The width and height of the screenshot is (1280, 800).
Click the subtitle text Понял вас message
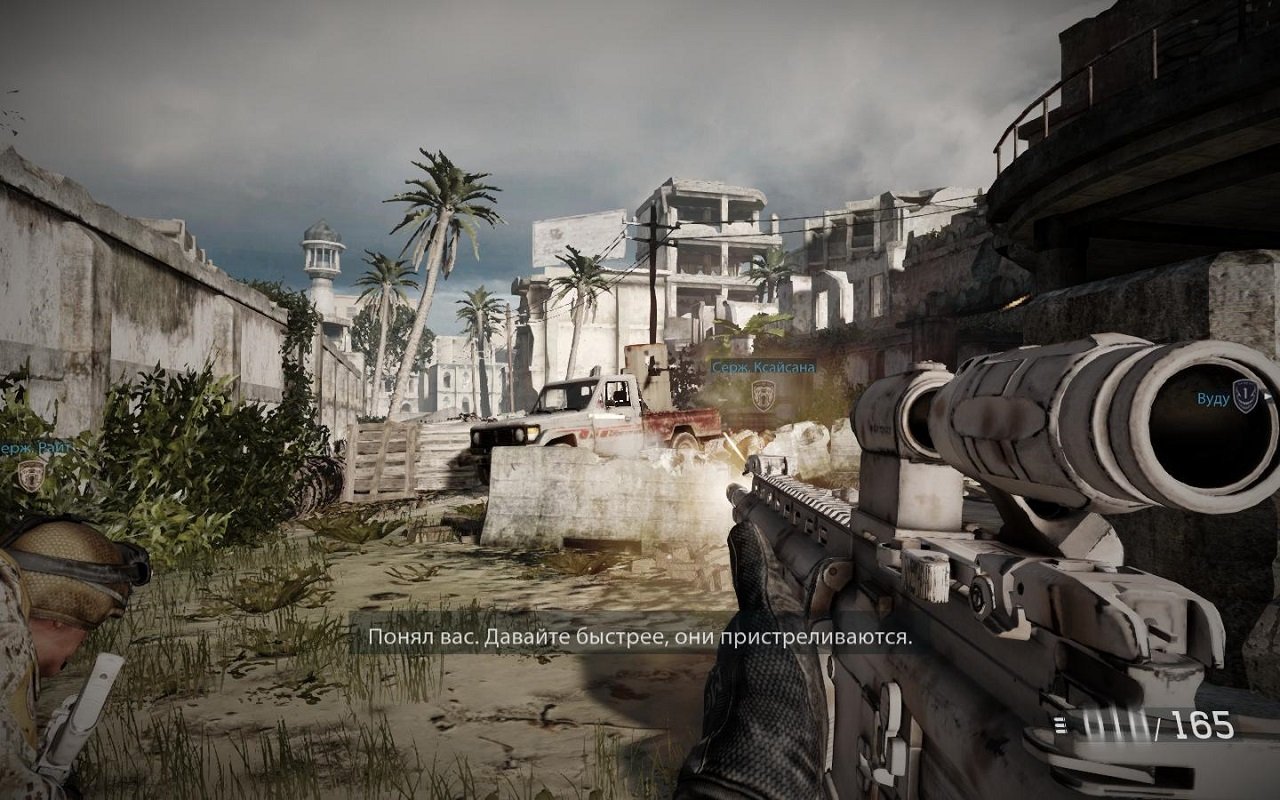tap(640, 636)
